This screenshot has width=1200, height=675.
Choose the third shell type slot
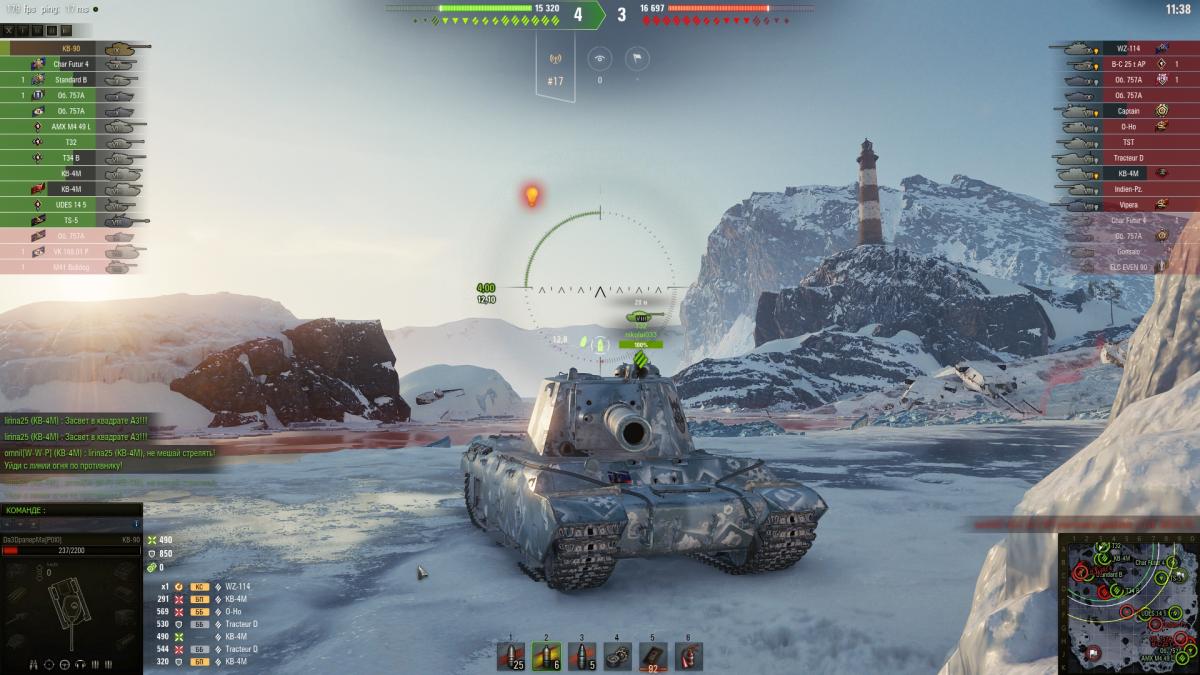[x=581, y=656]
